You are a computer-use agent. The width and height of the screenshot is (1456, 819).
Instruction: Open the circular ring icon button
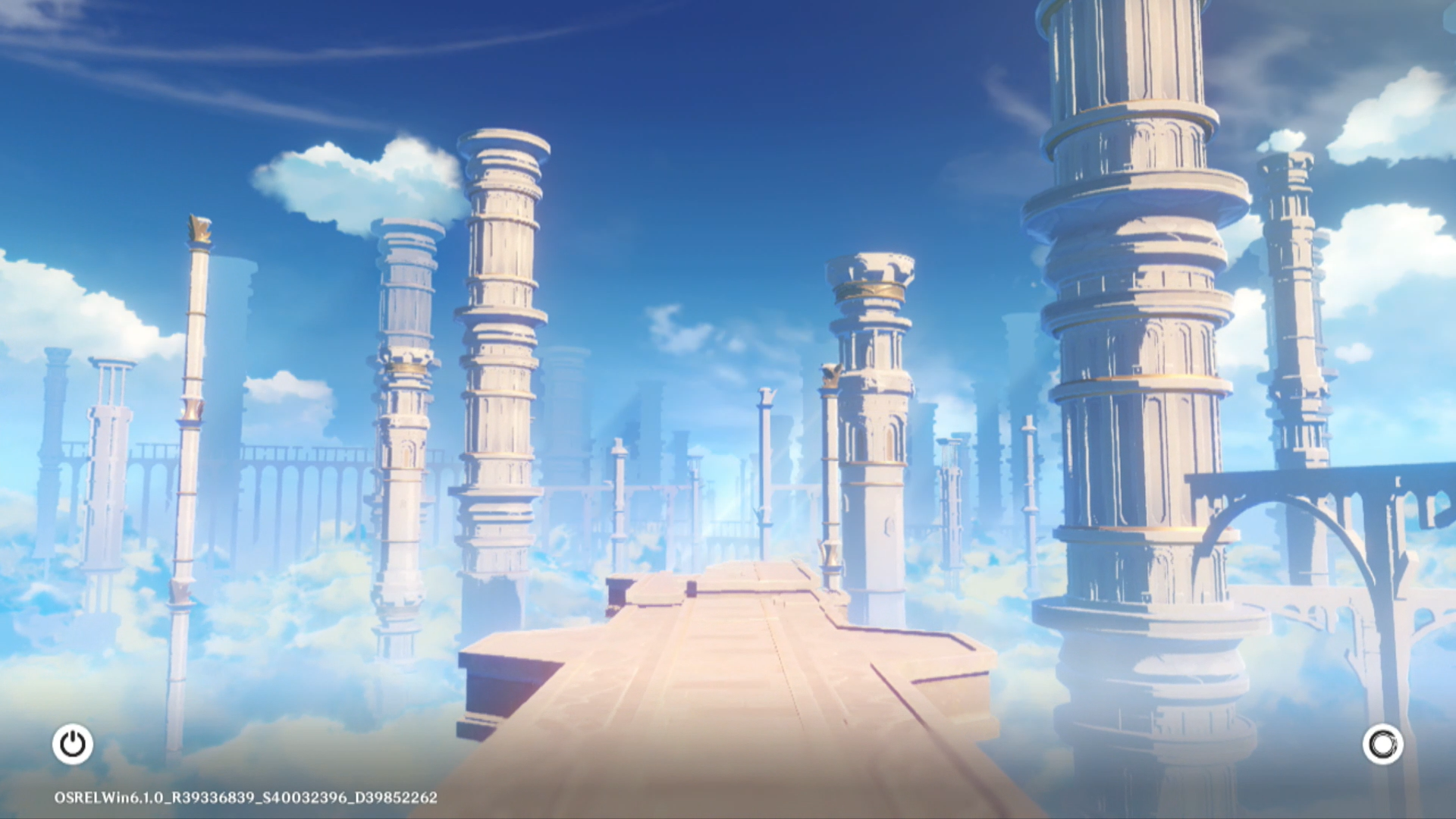click(x=1382, y=744)
